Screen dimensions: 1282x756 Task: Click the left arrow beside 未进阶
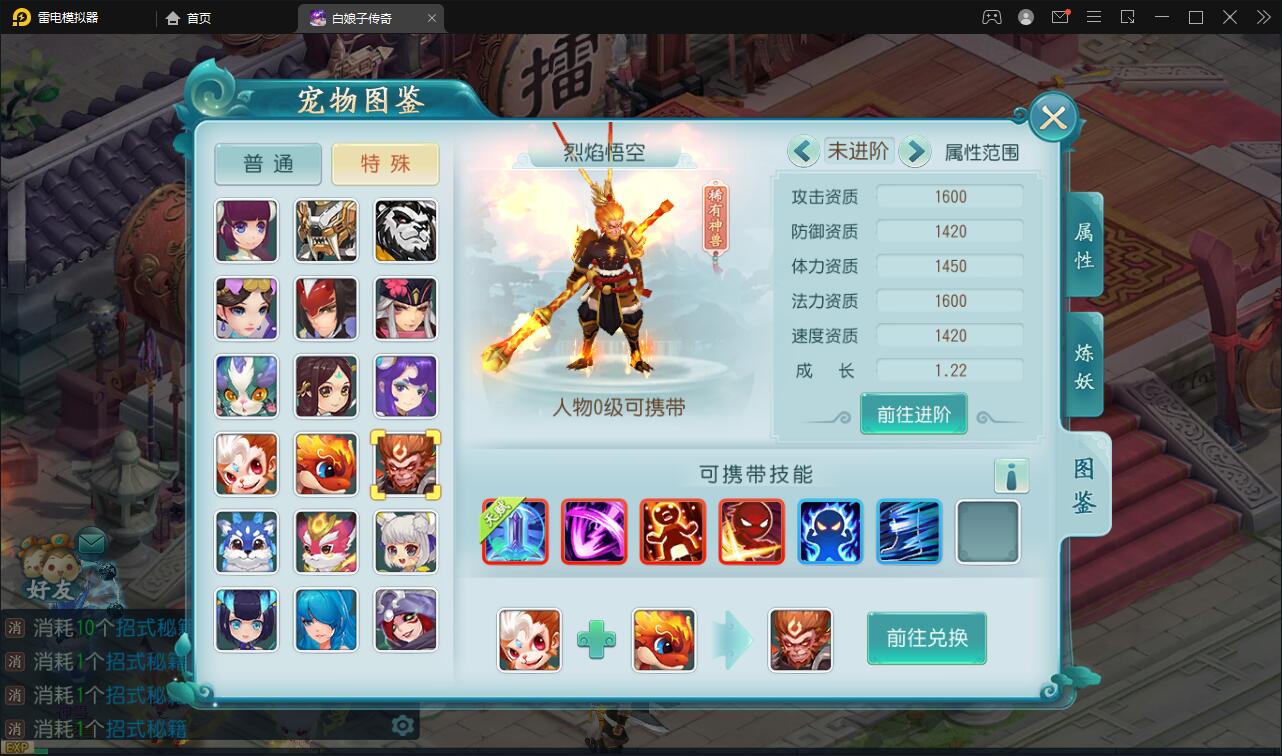point(803,150)
